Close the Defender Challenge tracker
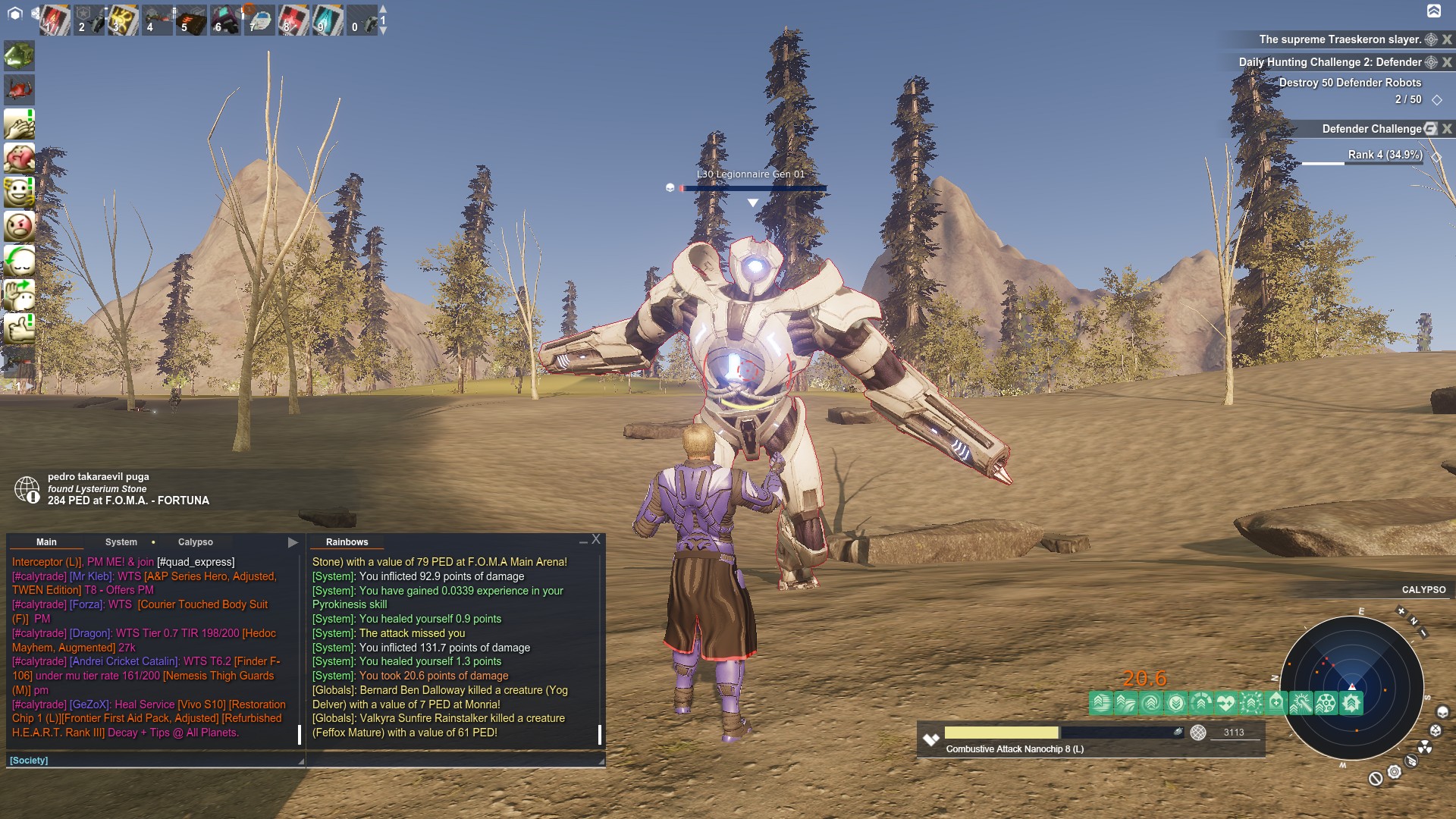The width and height of the screenshot is (1456, 819). (x=1447, y=129)
